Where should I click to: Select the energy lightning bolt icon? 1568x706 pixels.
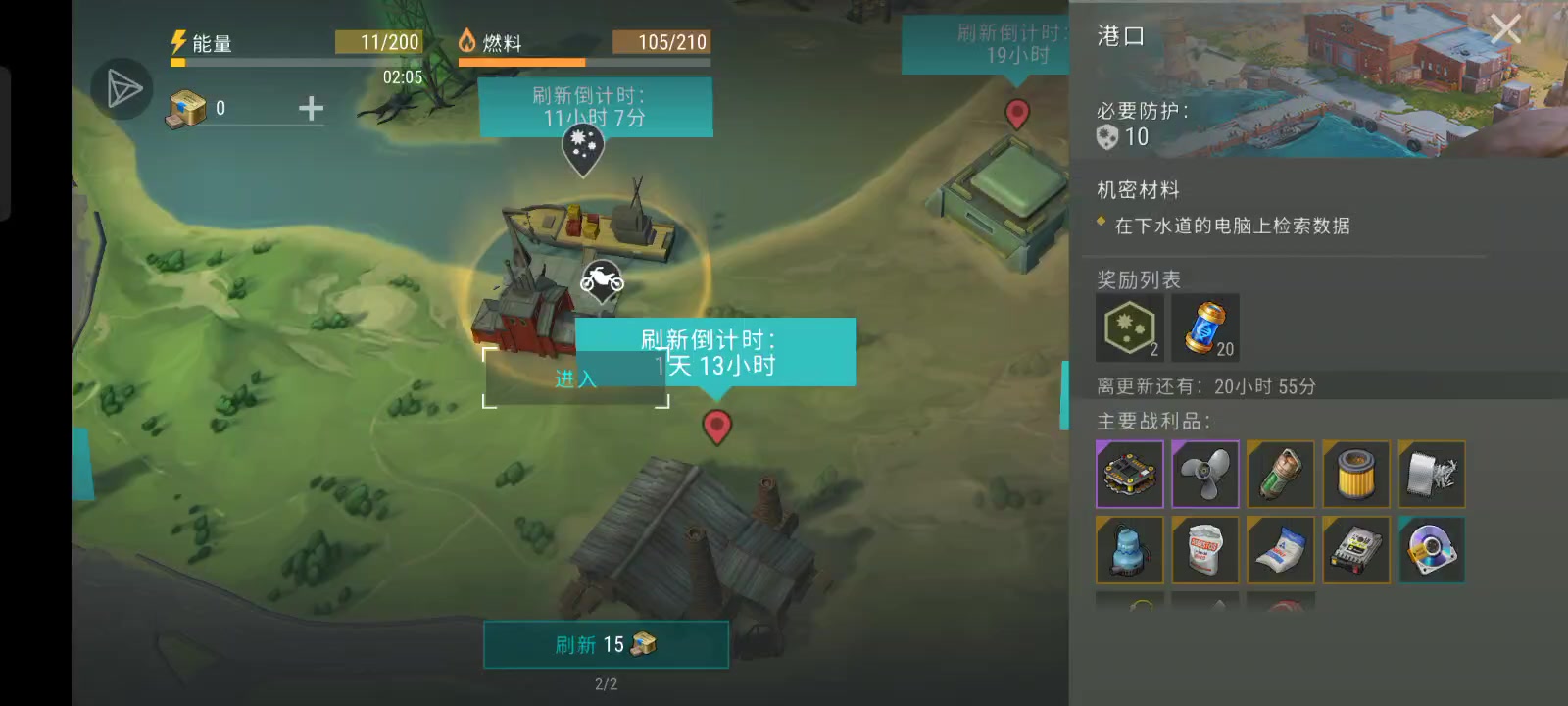(176, 41)
